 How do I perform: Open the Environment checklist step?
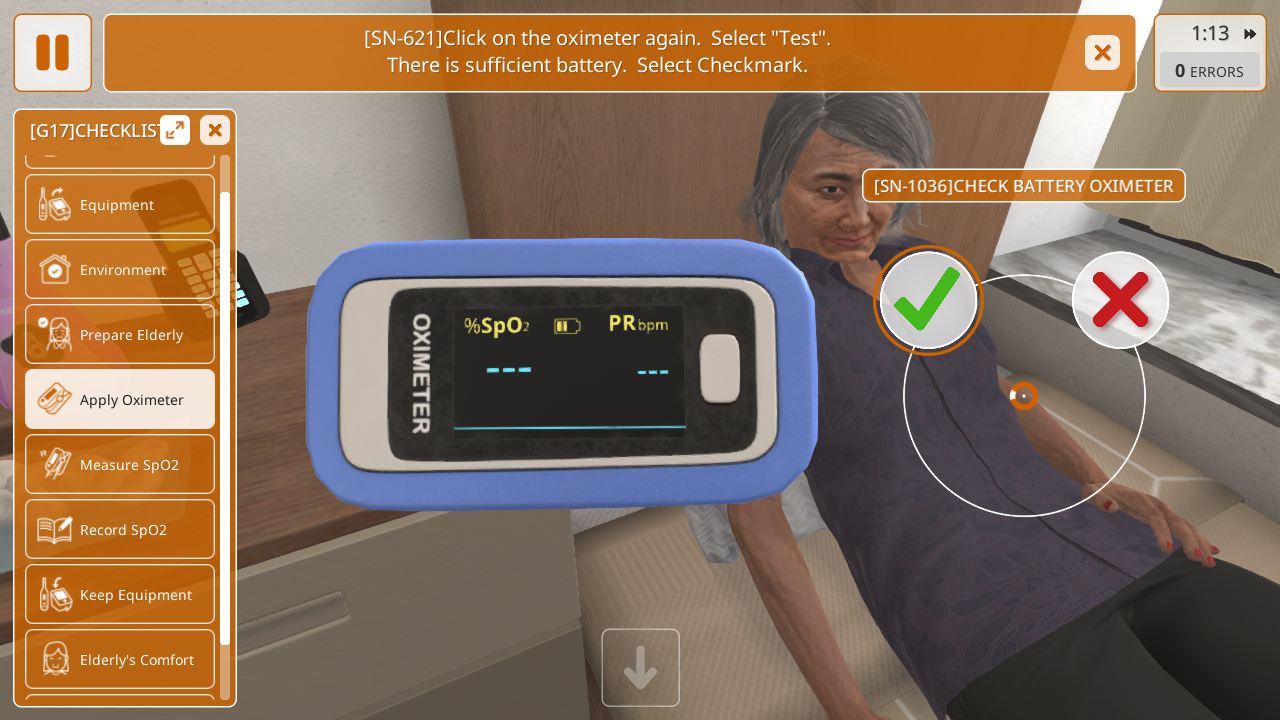(x=120, y=270)
